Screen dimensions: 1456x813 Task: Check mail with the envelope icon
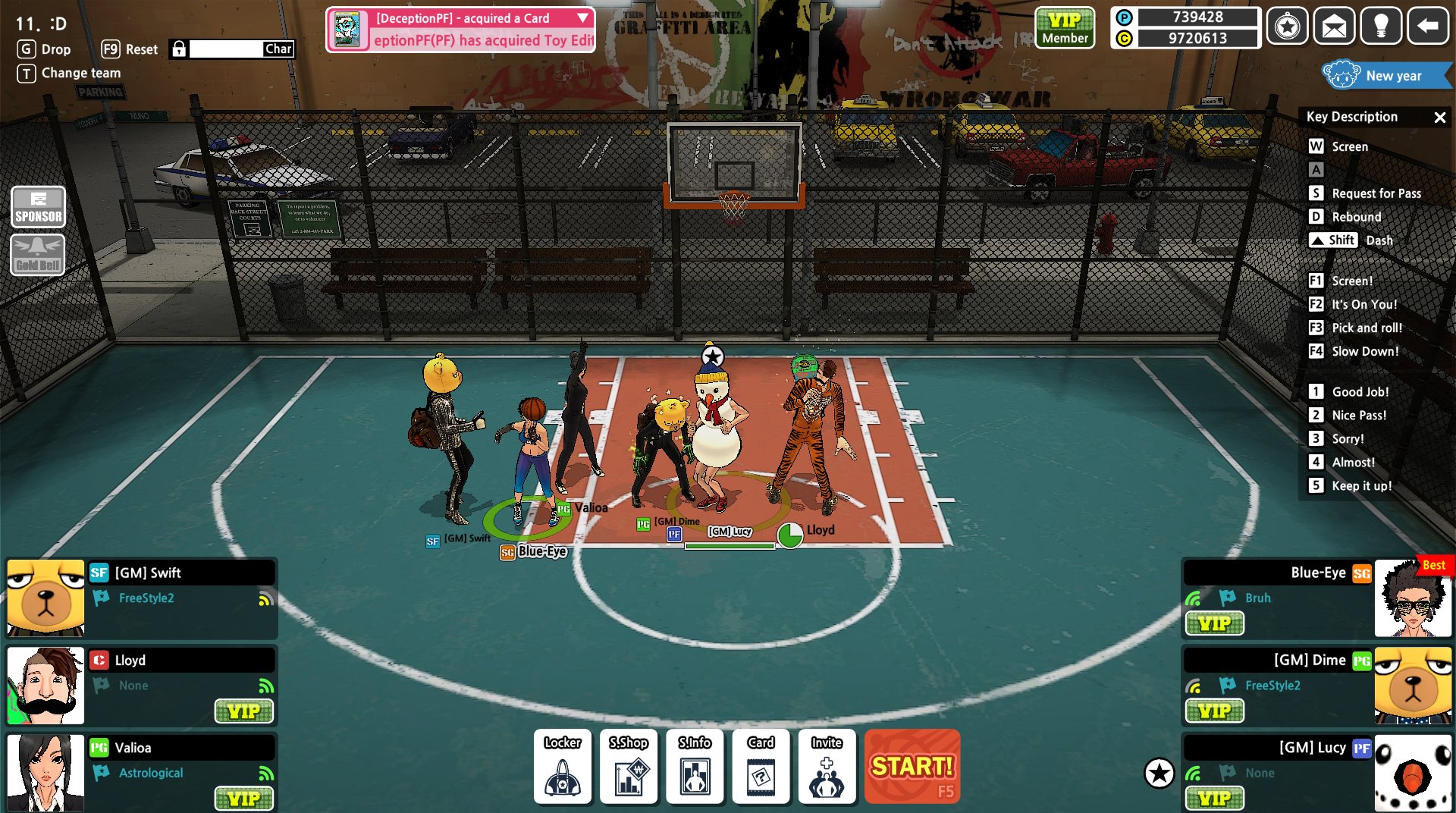click(x=1335, y=26)
